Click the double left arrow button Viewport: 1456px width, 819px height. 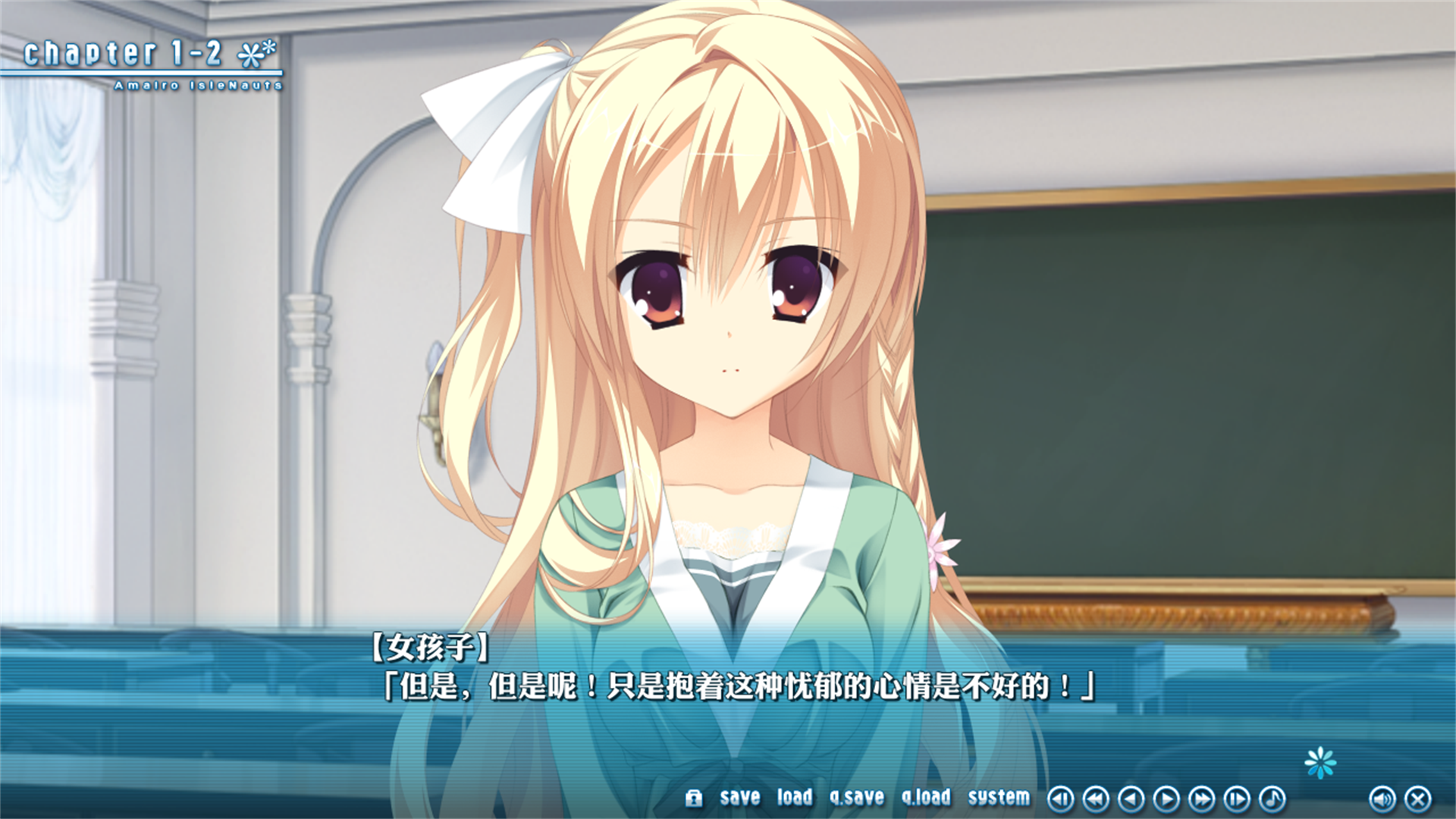(1096, 799)
